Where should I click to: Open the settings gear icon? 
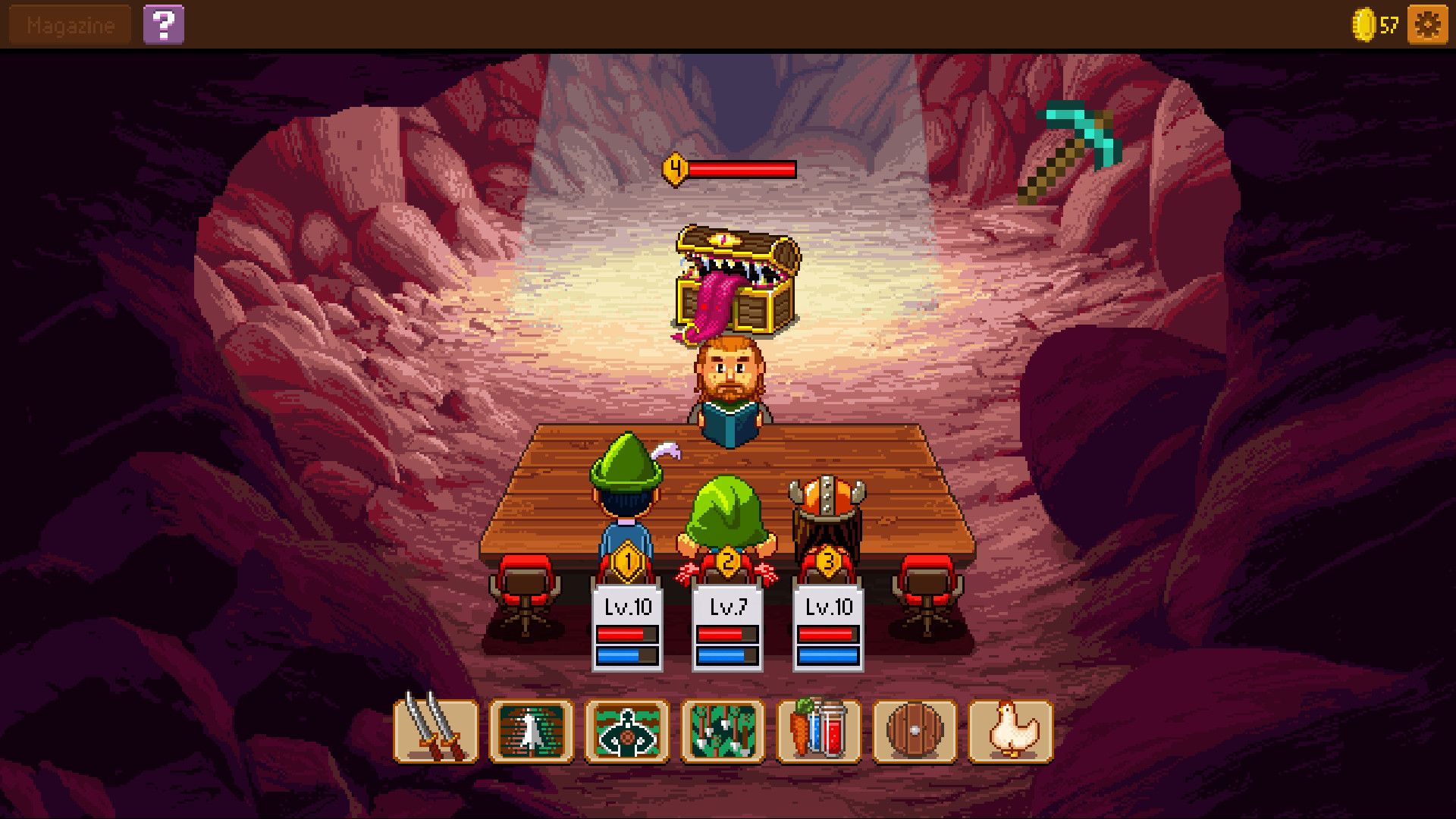[x=1426, y=24]
